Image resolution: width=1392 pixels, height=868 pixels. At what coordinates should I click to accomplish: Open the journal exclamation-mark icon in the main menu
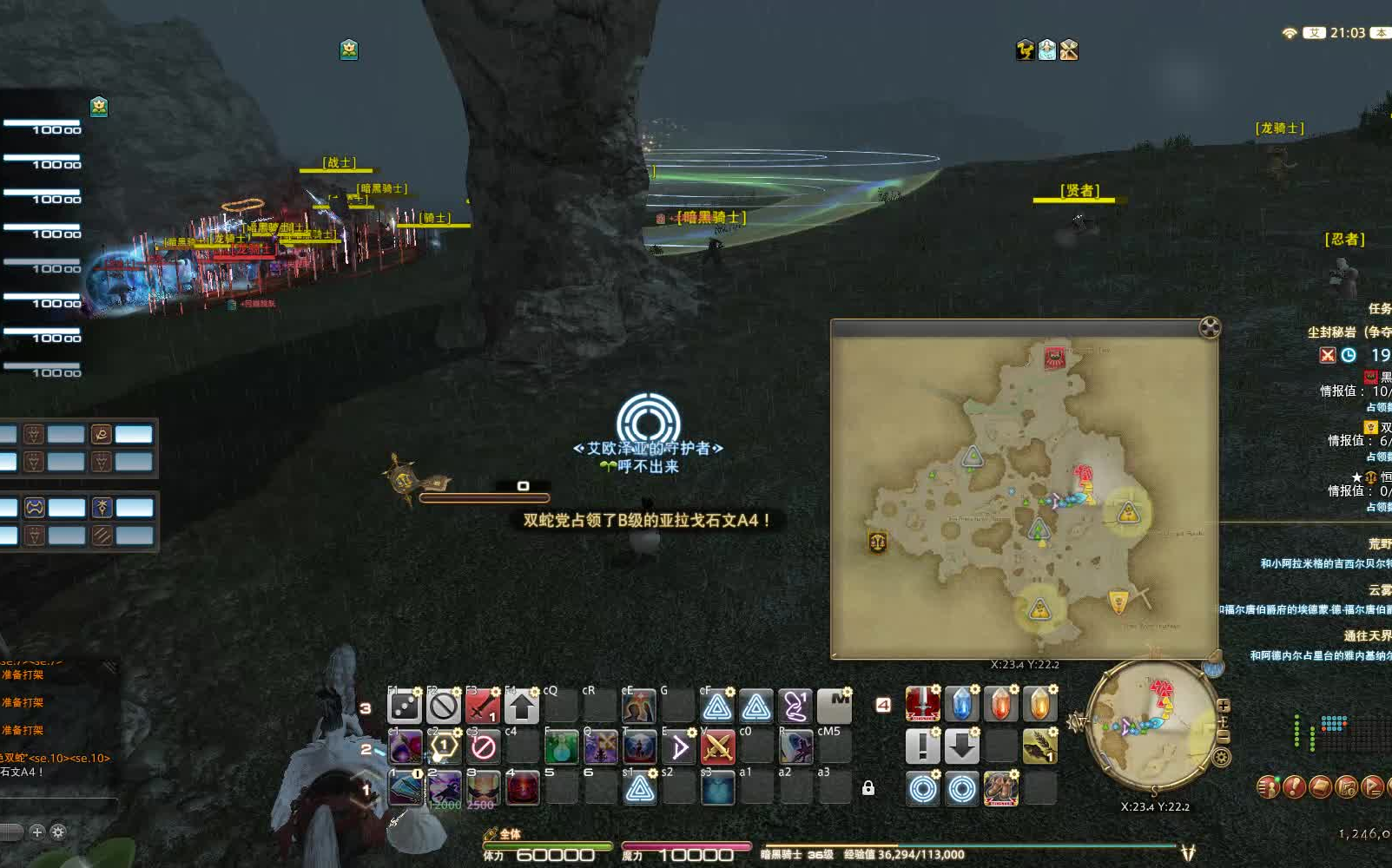pos(1295,786)
